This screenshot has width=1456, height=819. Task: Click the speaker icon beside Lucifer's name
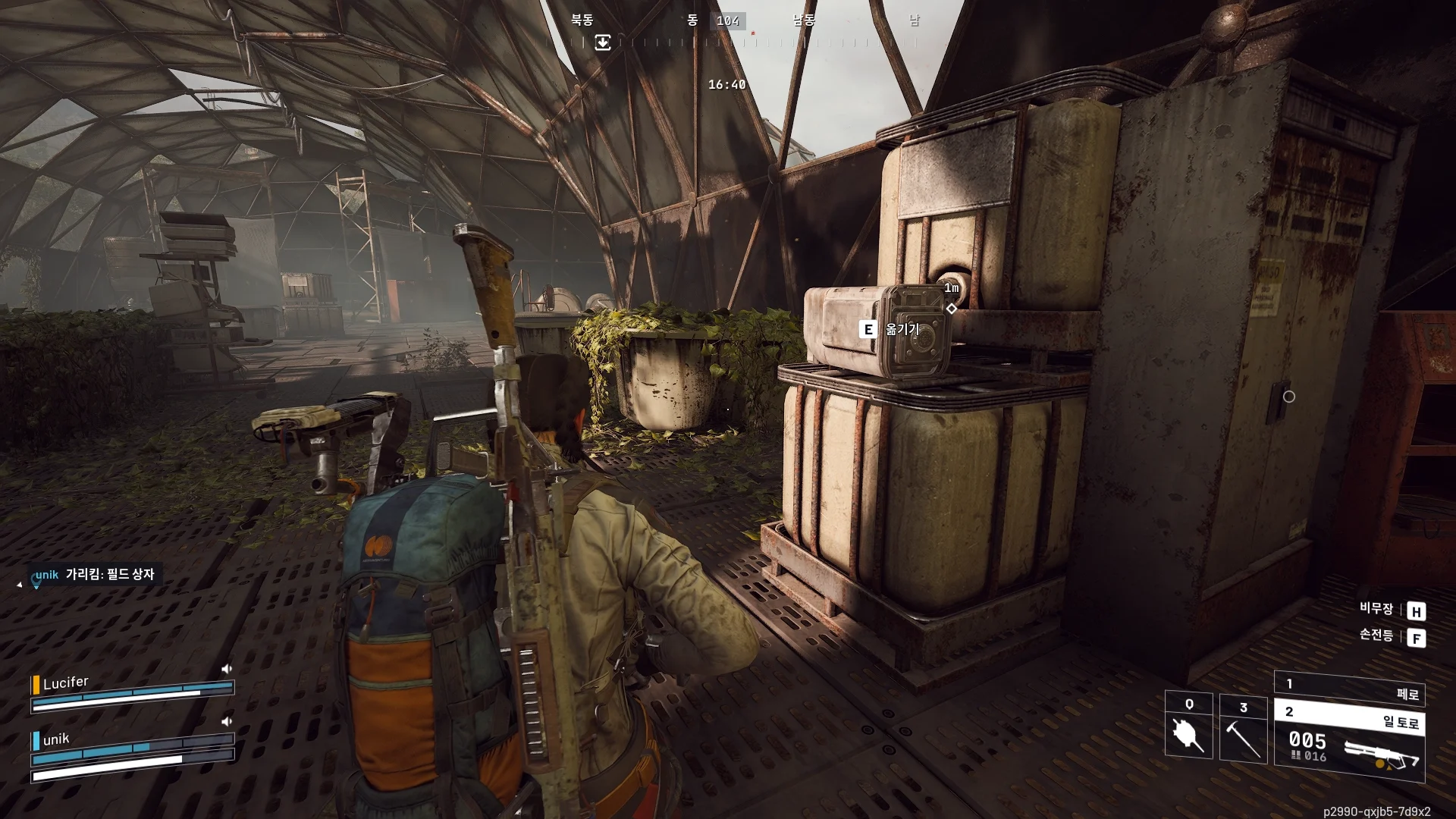coord(226,669)
